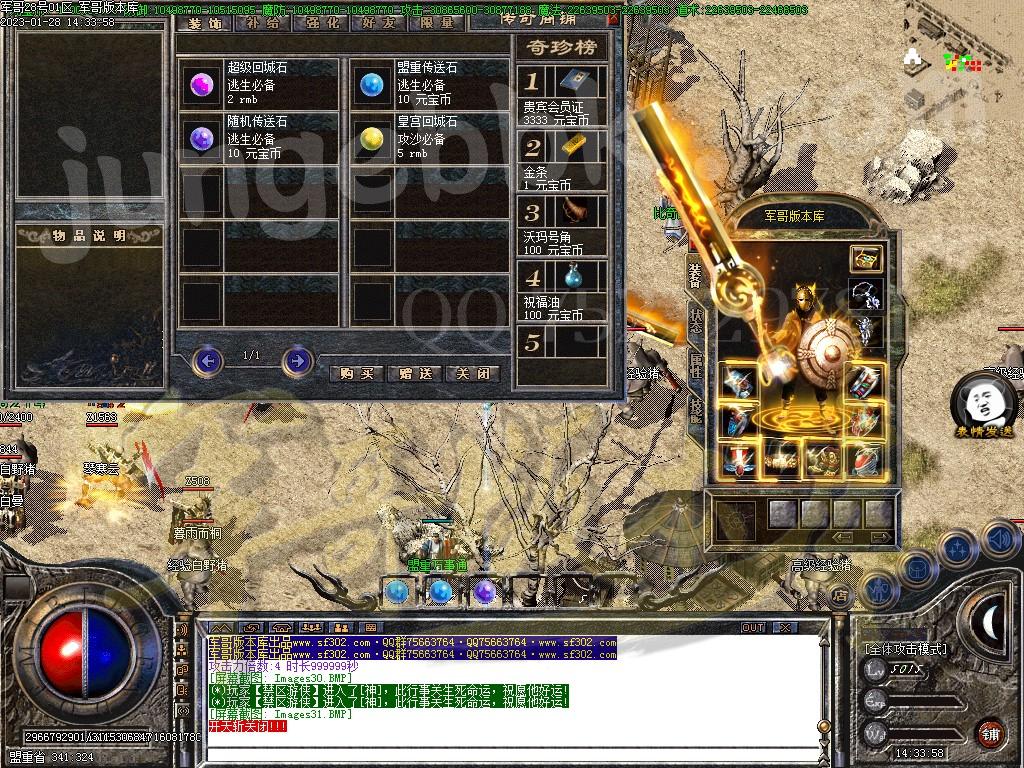Pick the 随机传送石 shop entry

[x=203, y=138]
